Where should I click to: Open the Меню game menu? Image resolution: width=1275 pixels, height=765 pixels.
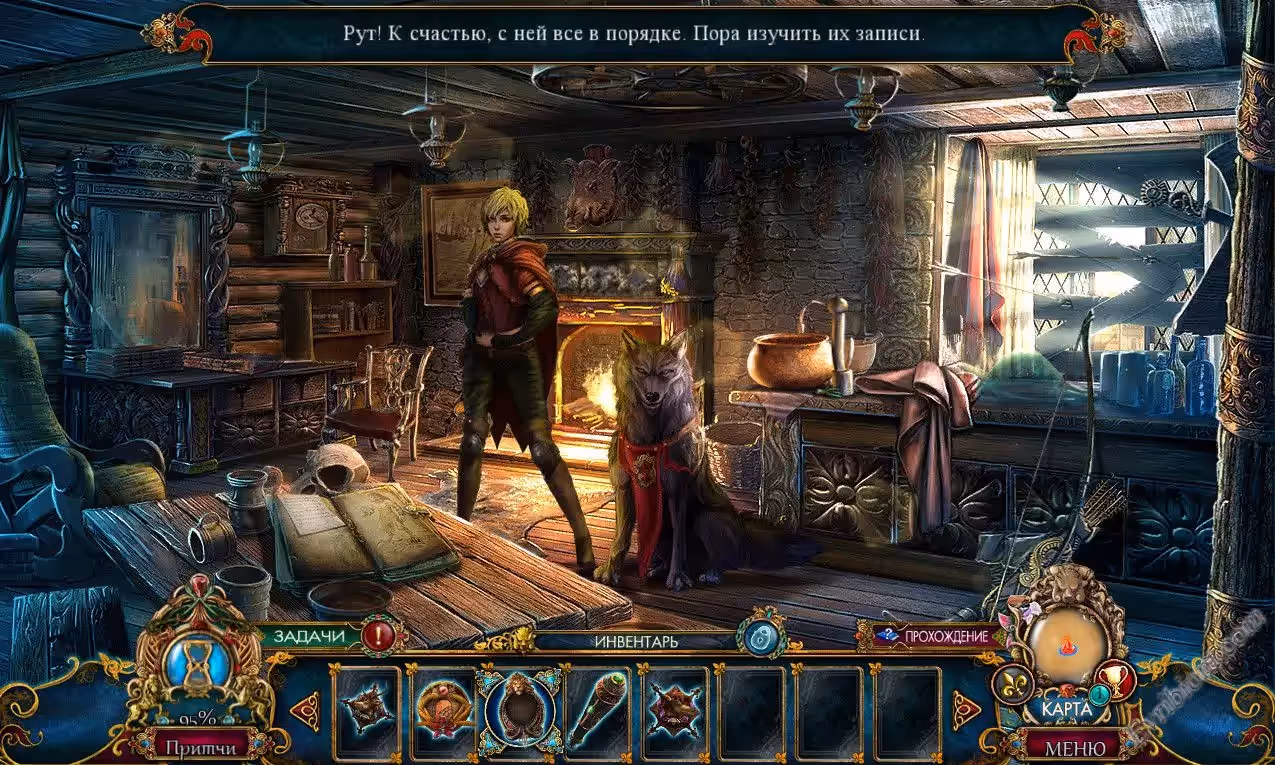[x=1075, y=746]
